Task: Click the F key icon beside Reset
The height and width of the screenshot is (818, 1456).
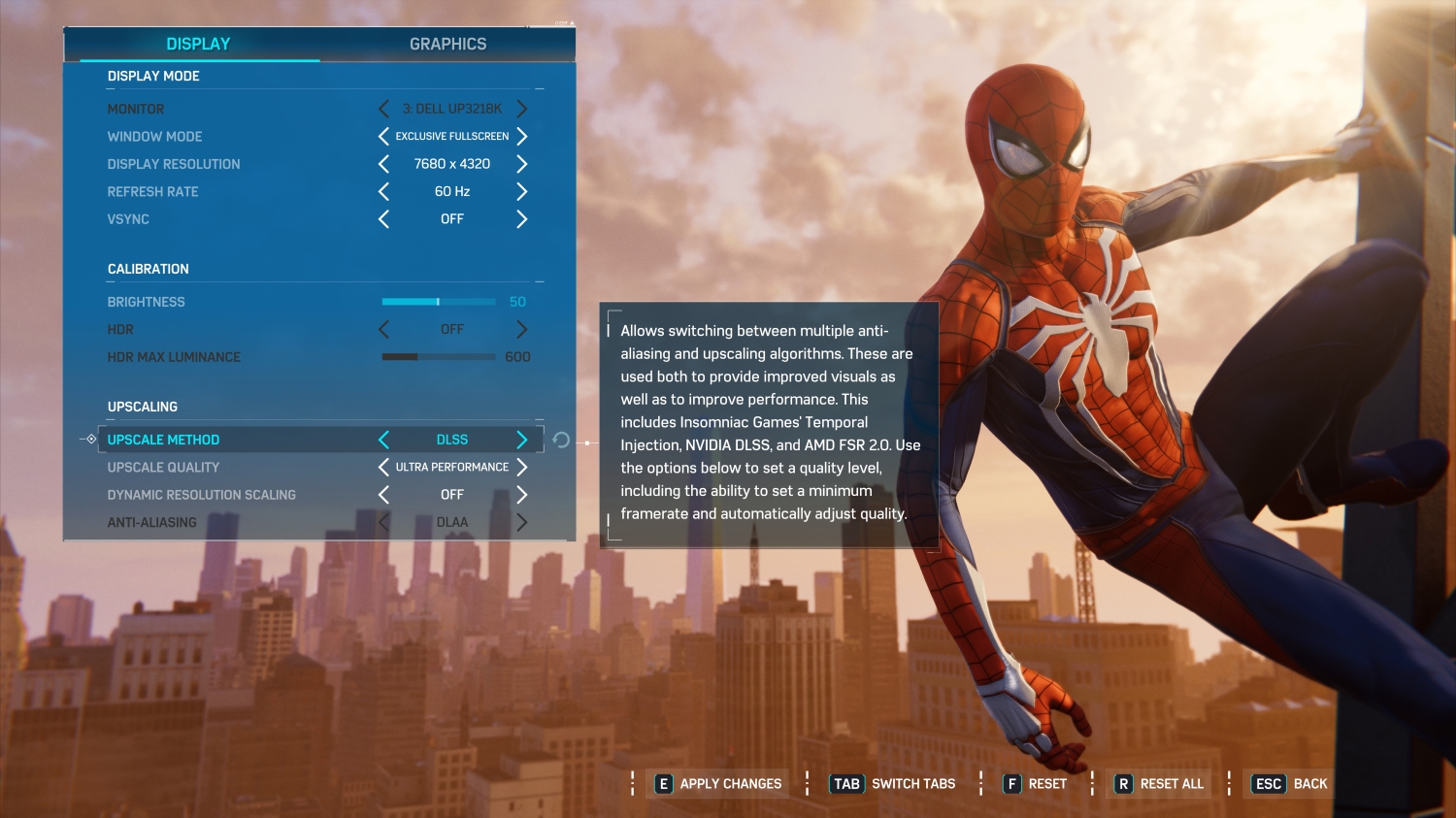Action: click(x=1012, y=783)
